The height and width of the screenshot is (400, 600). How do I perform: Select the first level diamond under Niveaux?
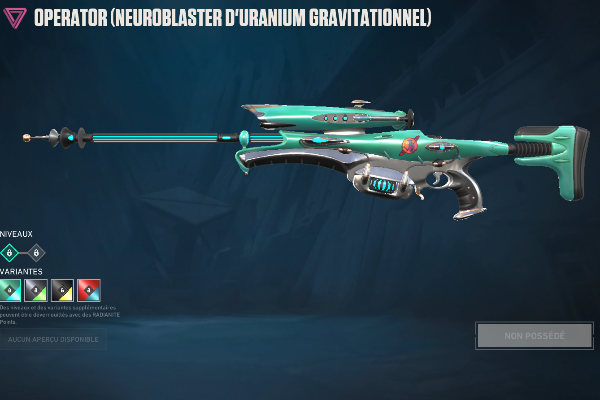point(10,253)
